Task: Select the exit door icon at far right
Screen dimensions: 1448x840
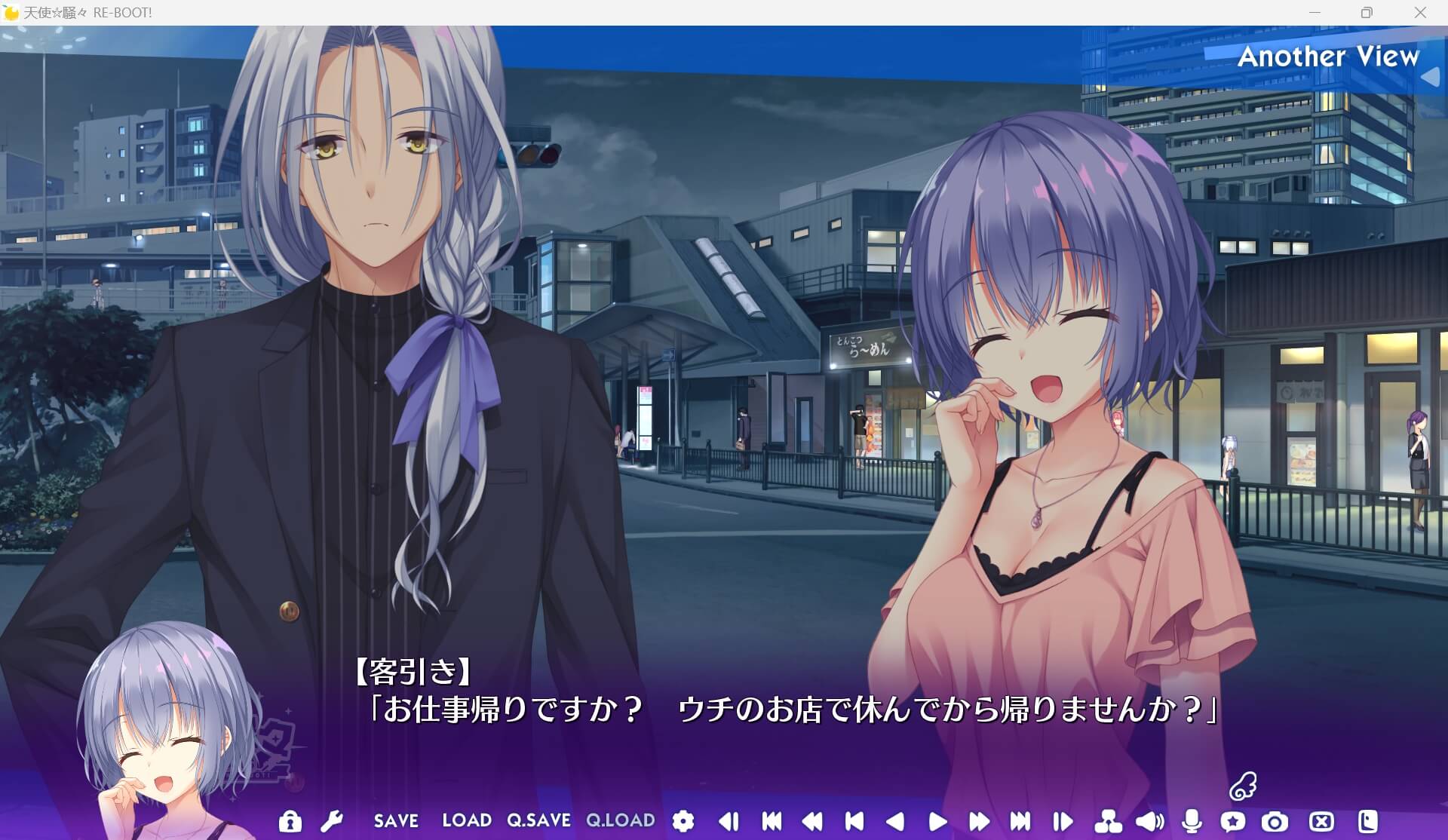Action: pyautogui.click(x=1369, y=821)
